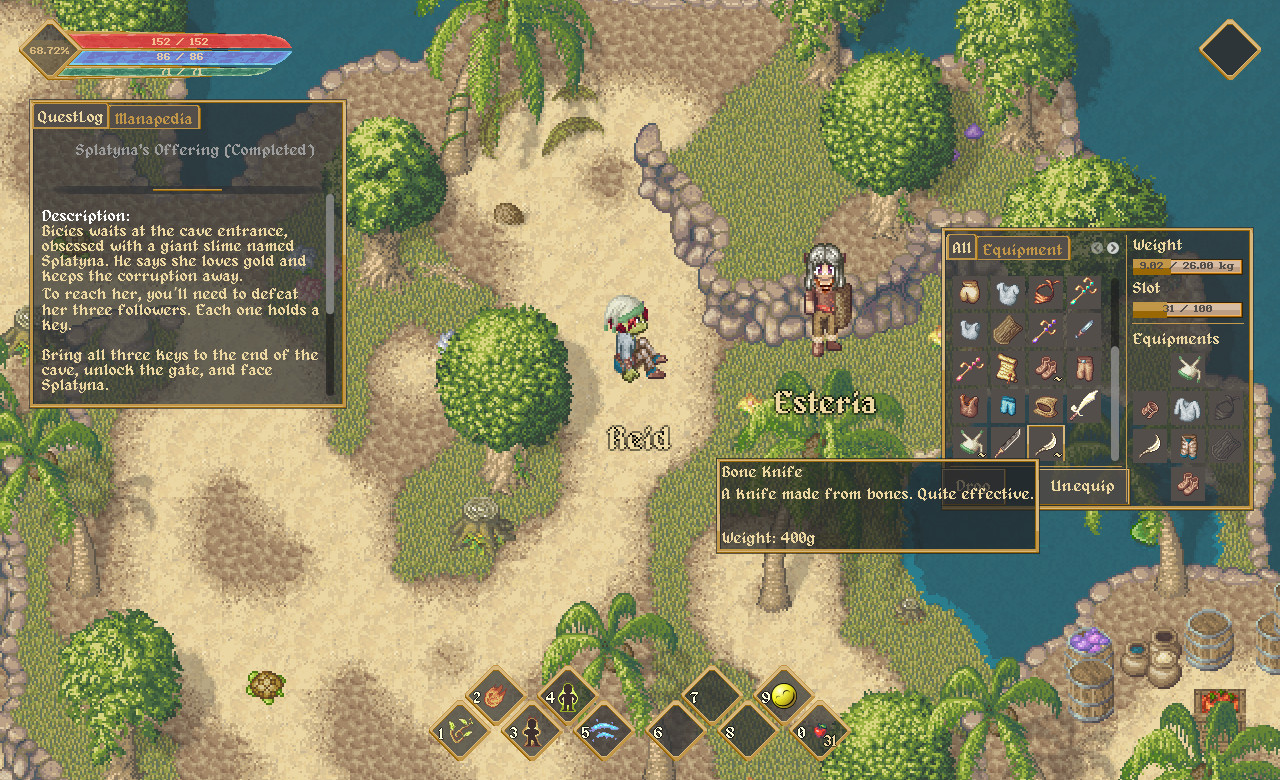Select the inventory's All filter tab

click(961, 248)
